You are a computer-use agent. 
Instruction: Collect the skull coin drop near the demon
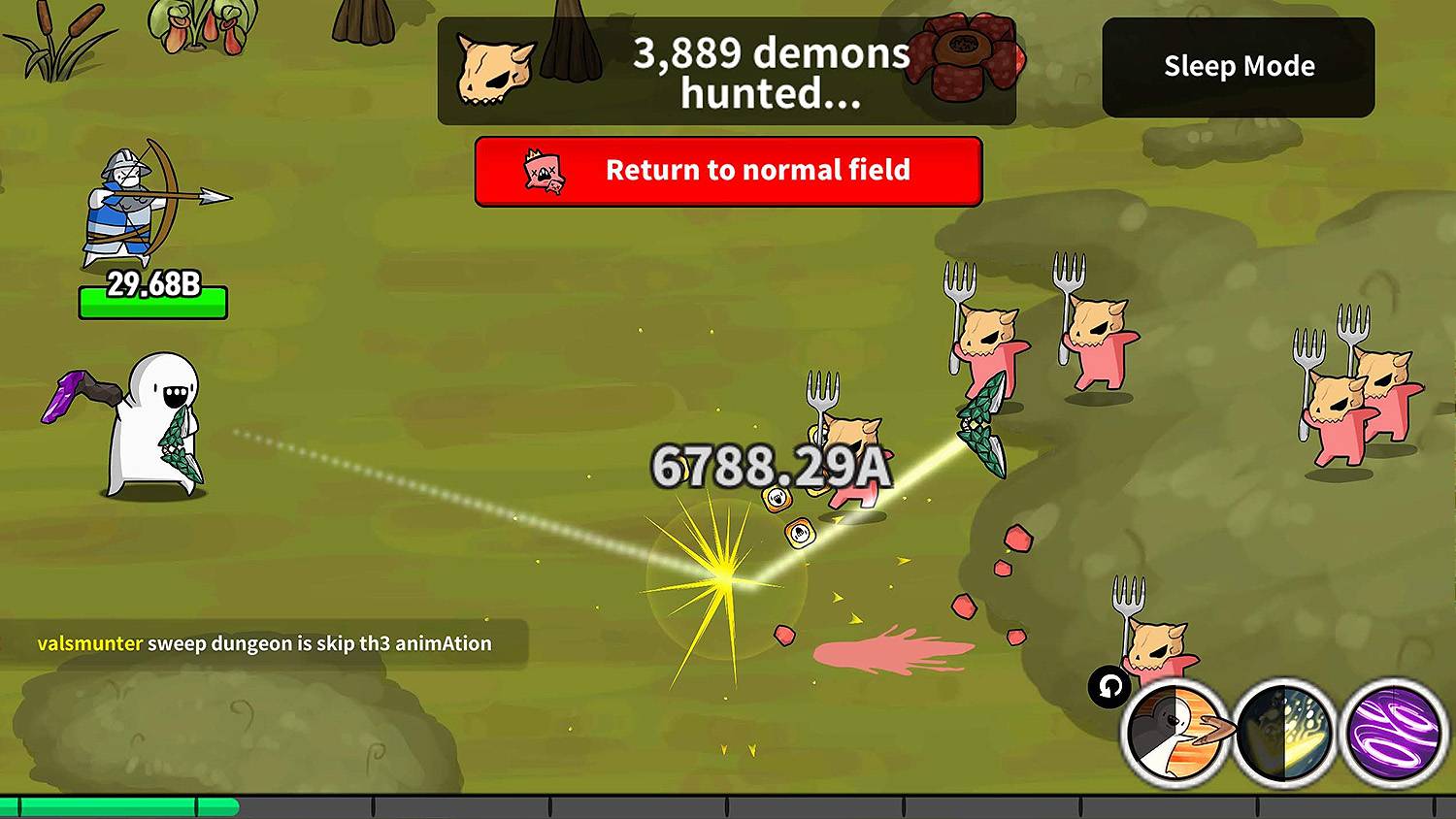(777, 498)
